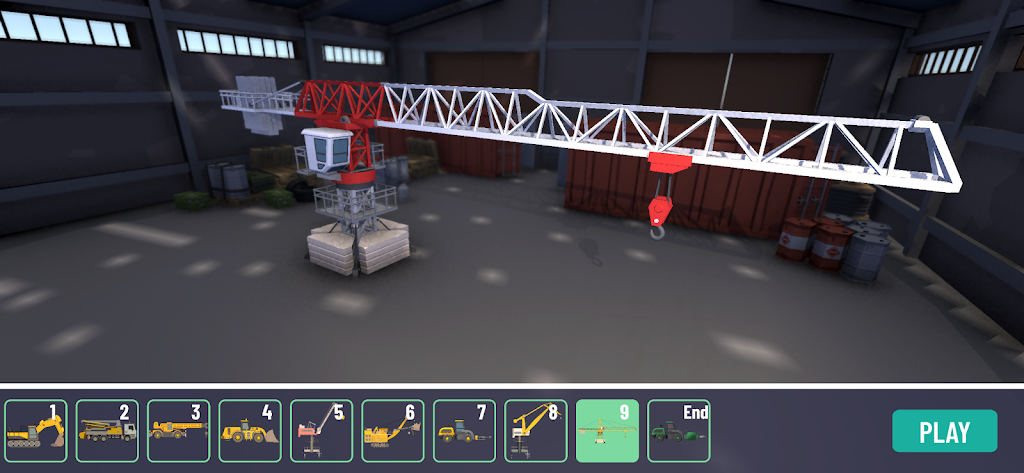
Task: Choose vehicle 2, the concrete pump truck
Action: pos(107,431)
